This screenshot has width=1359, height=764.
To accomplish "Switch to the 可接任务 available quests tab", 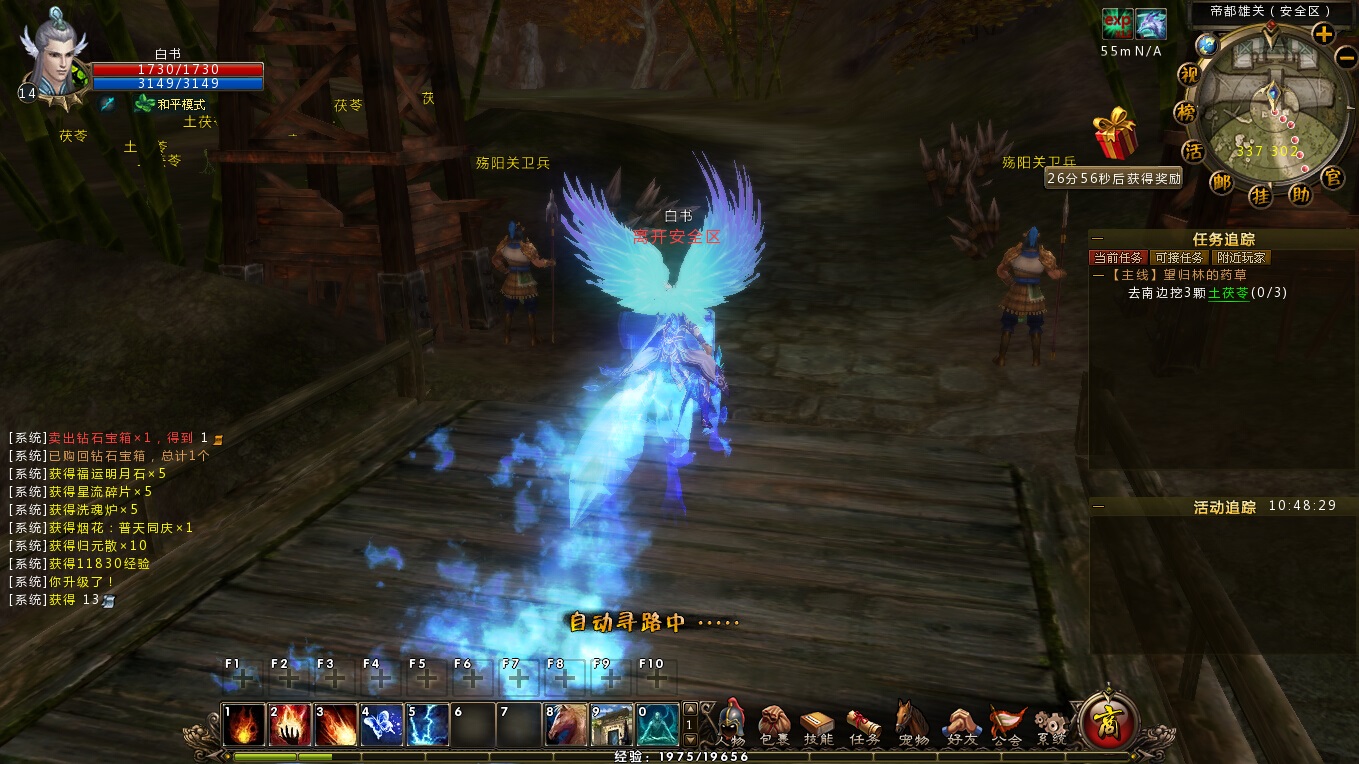I will point(1179,258).
